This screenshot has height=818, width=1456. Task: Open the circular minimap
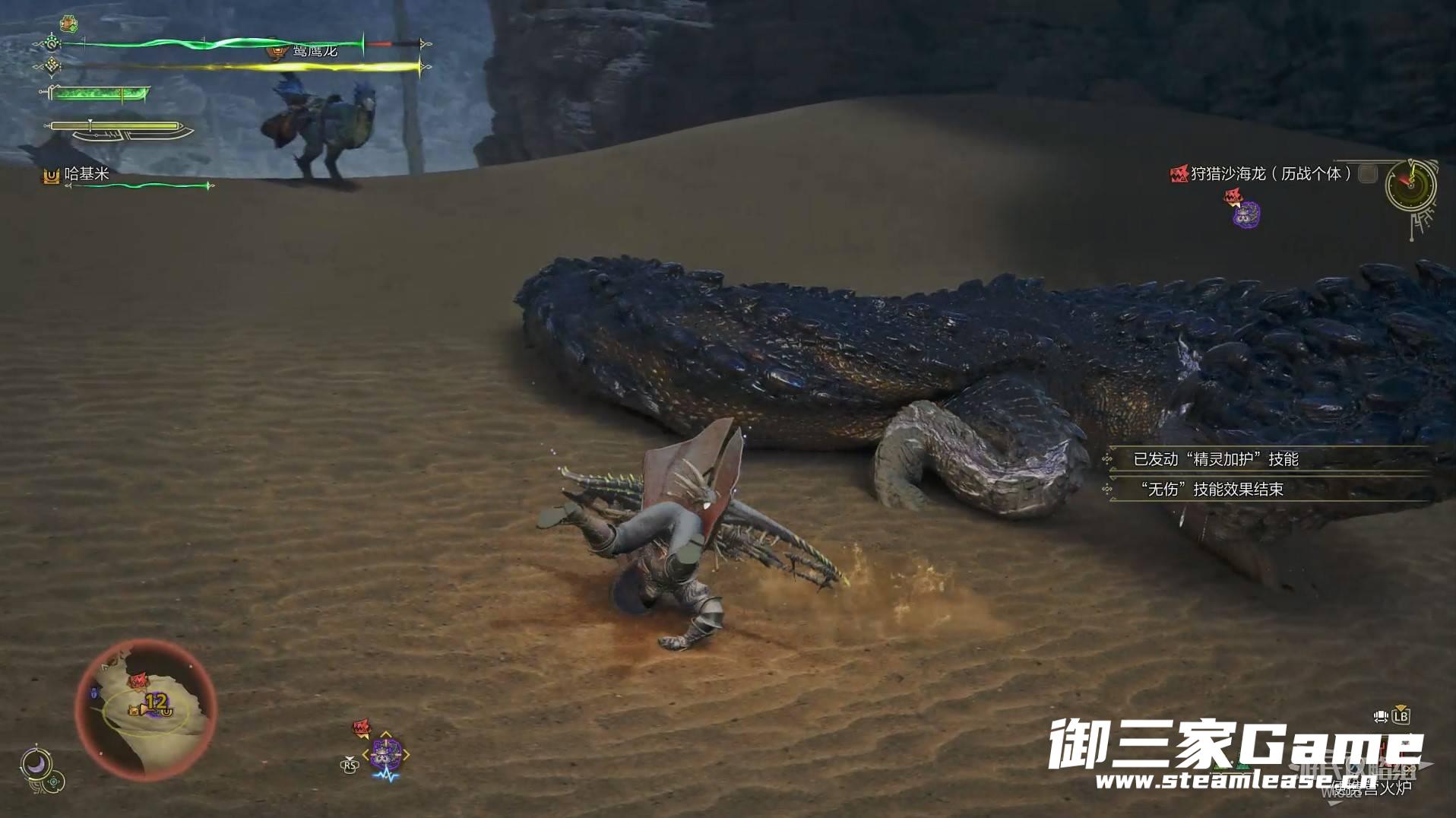146,709
